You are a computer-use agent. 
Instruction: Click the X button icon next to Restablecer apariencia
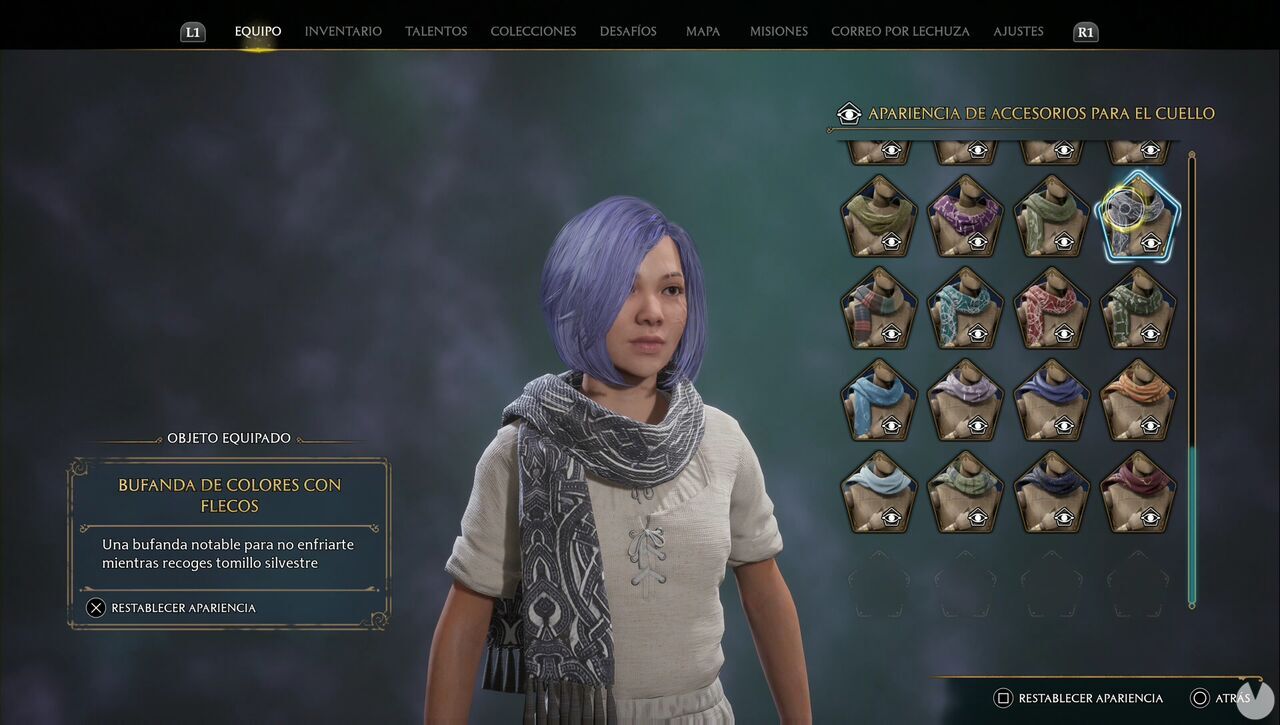(x=95, y=607)
